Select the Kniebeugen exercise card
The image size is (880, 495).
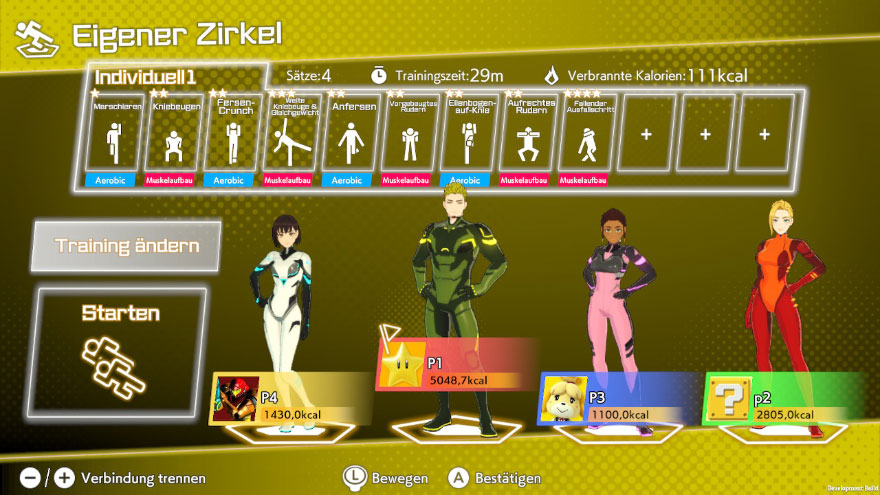171,134
